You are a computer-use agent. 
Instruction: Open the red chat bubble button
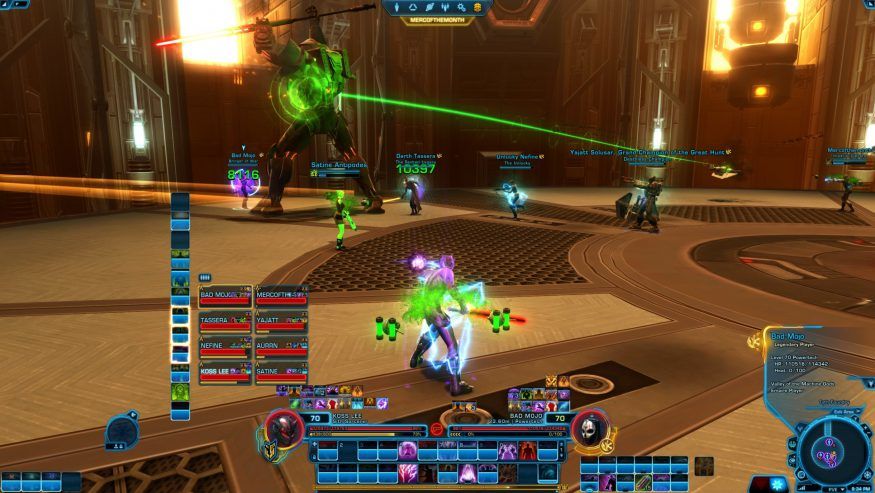tap(437, 429)
